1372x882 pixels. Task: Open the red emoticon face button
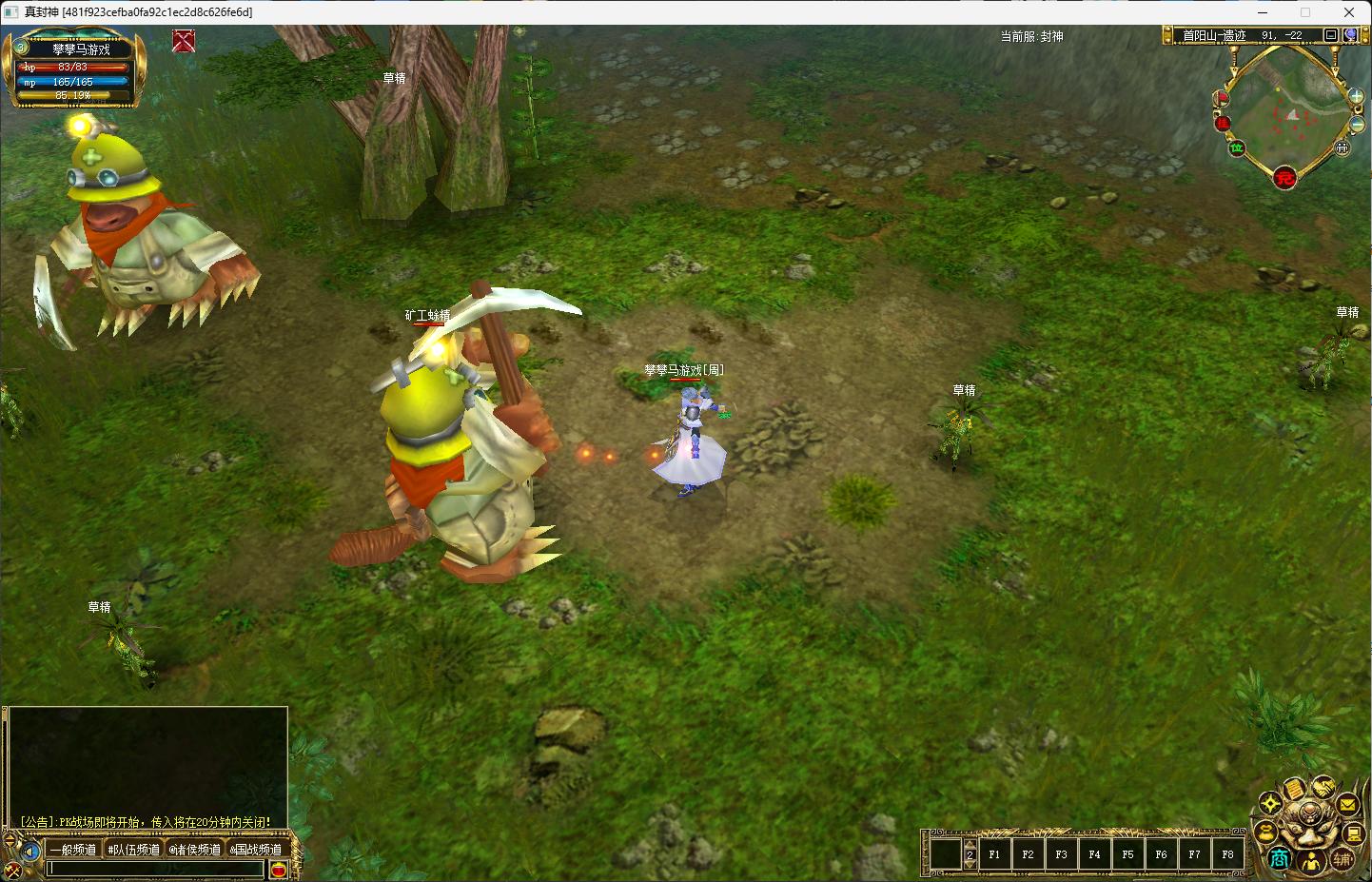coord(279,869)
